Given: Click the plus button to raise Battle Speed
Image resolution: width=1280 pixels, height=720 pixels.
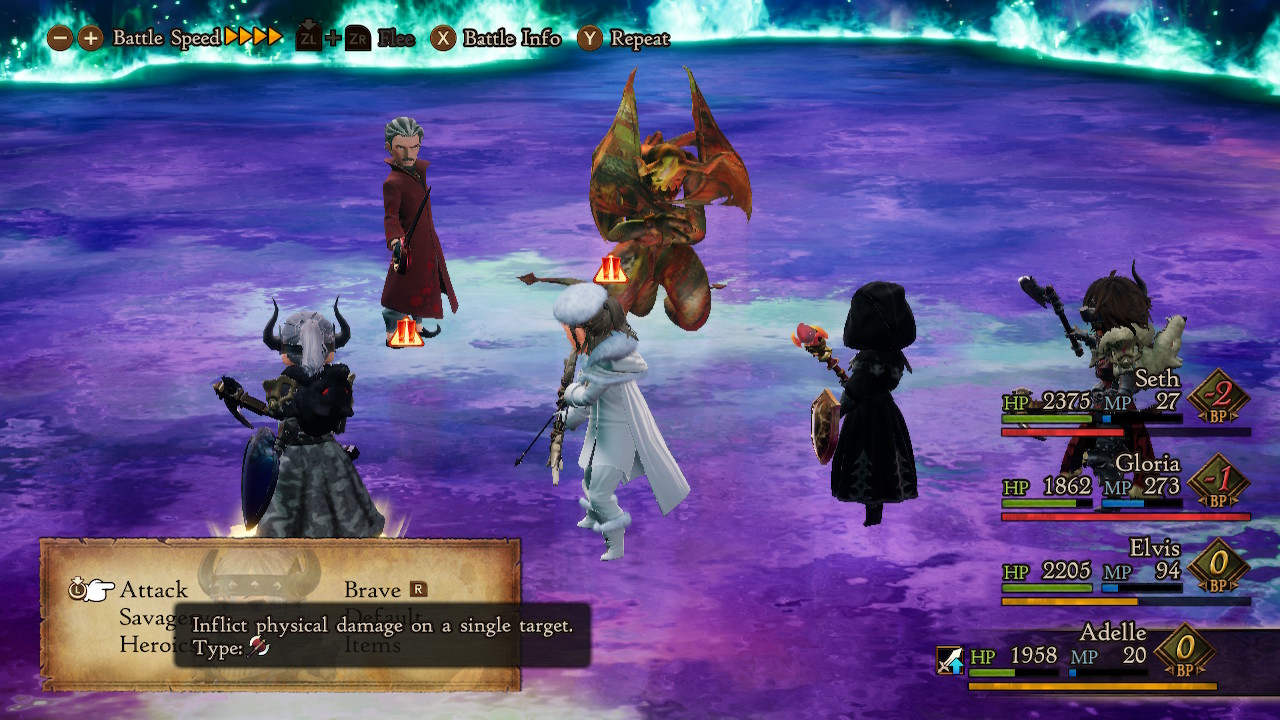Looking at the screenshot, I should (89, 39).
